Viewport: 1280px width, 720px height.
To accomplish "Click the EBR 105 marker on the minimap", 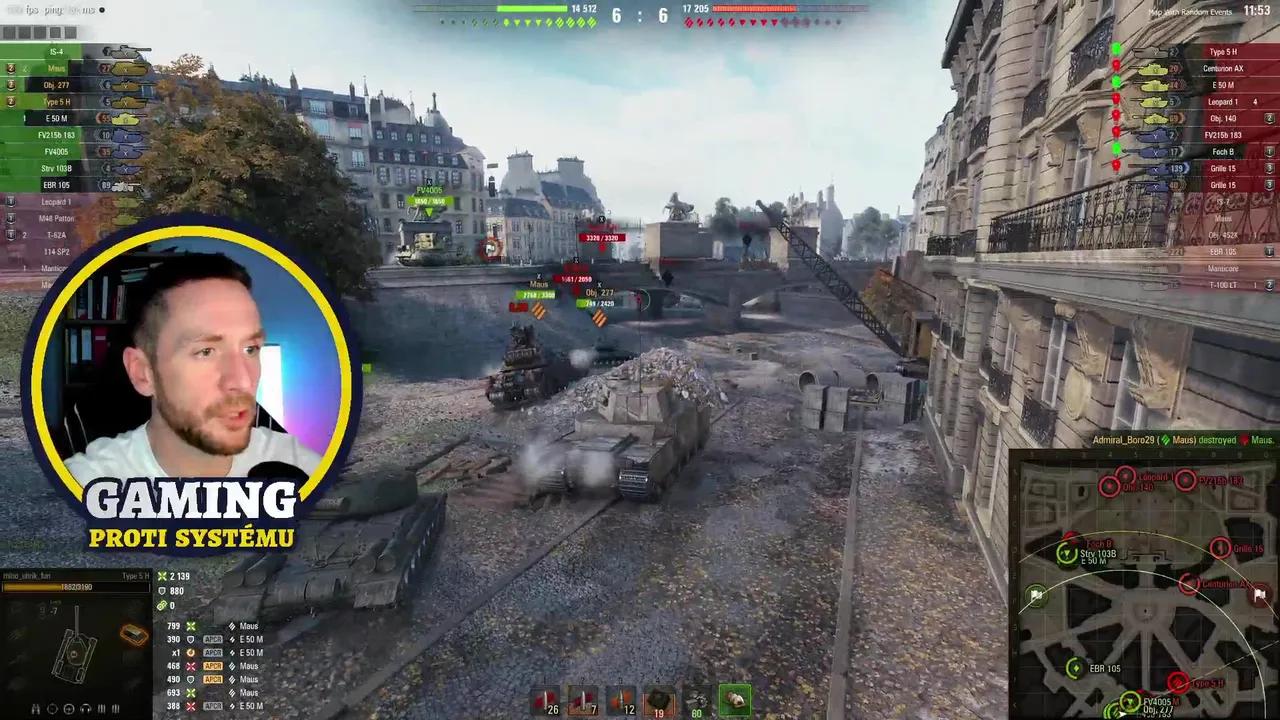I will tap(1075, 668).
